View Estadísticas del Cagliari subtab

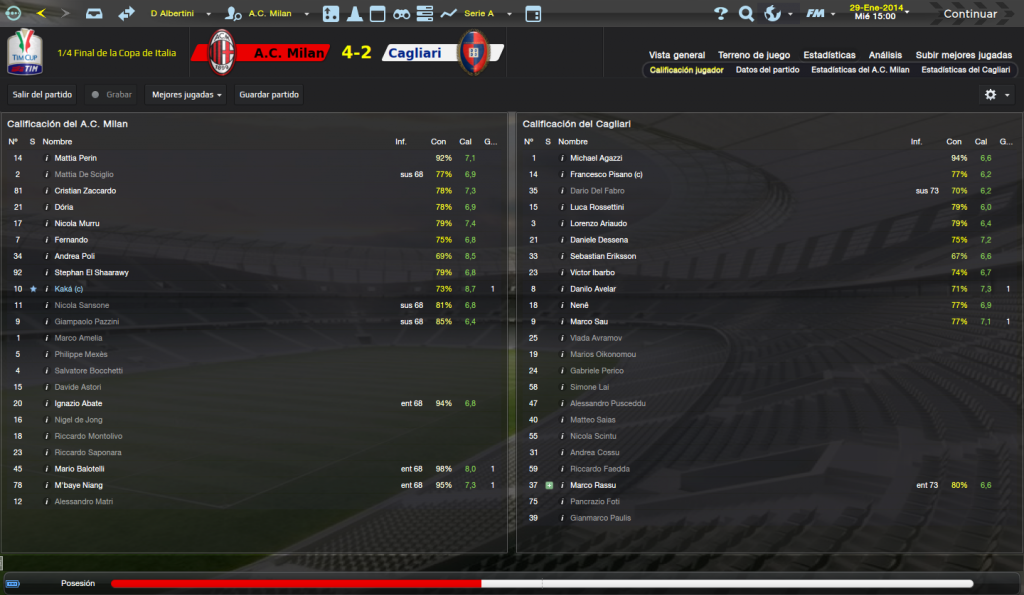pos(966,70)
